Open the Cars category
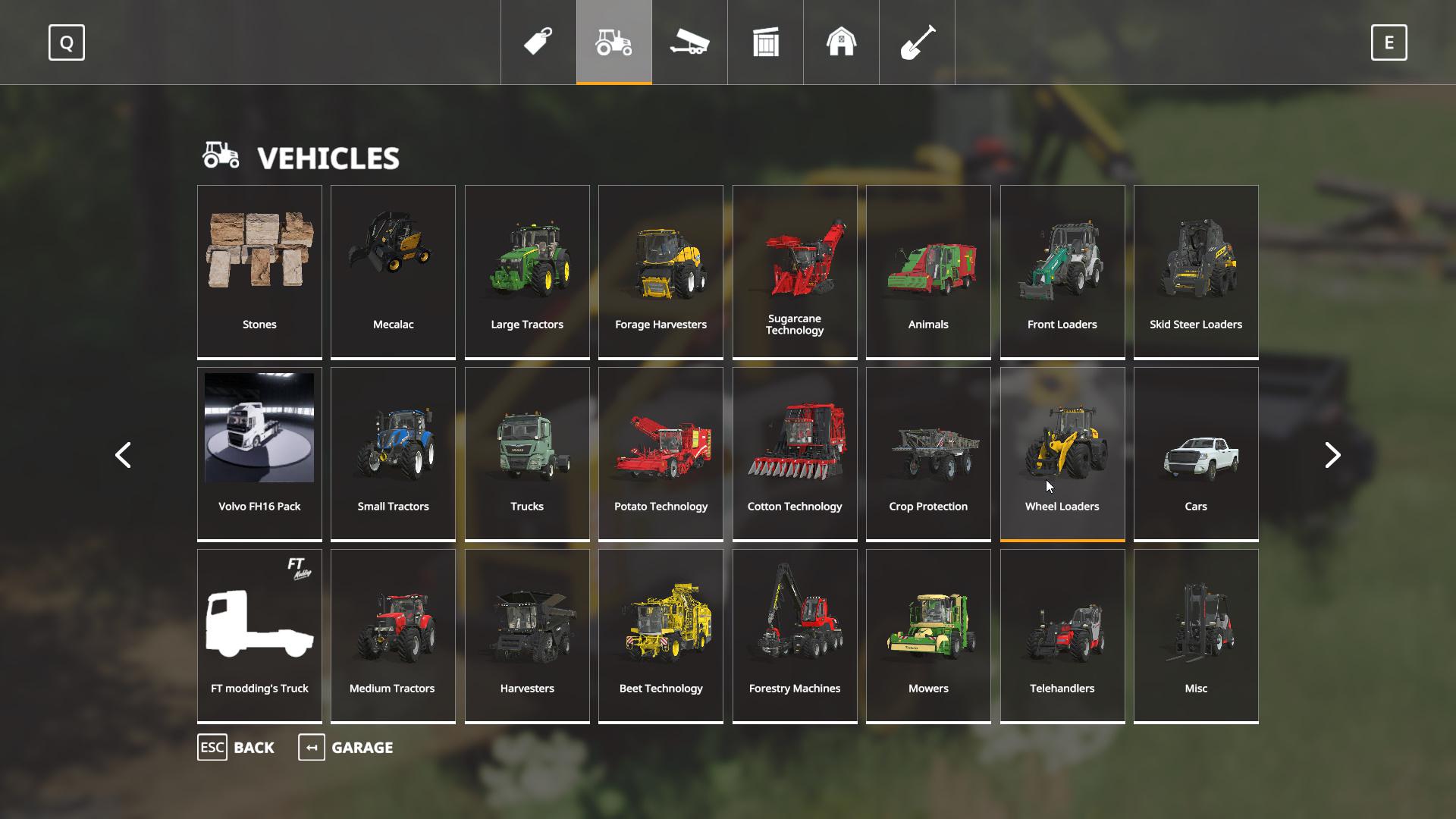Image resolution: width=1456 pixels, height=819 pixels. point(1196,453)
